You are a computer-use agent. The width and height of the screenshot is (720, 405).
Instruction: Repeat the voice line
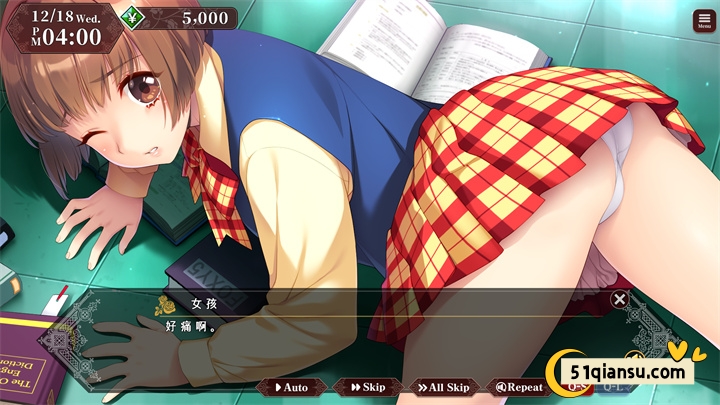(519, 387)
